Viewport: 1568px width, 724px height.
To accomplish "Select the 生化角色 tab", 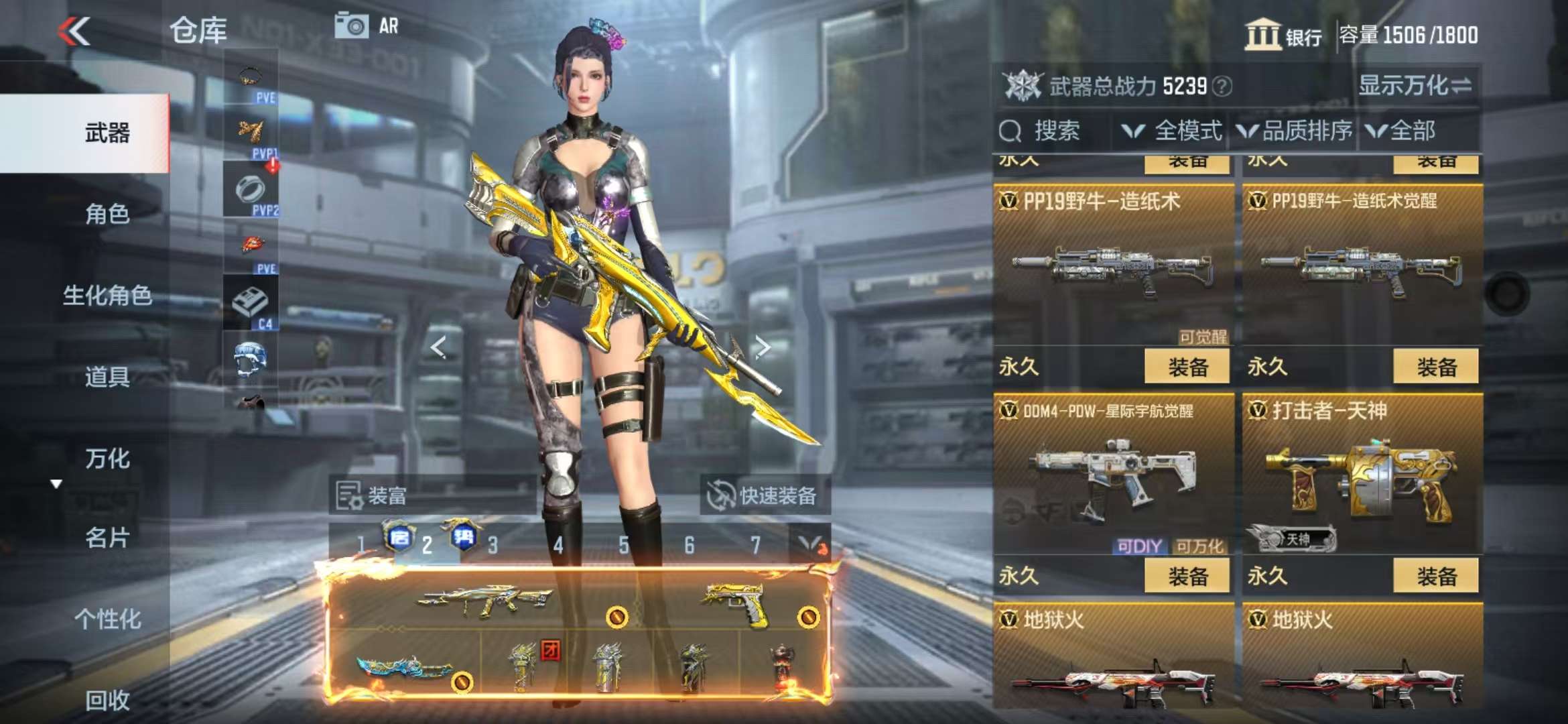I will pyautogui.click(x=107, y=295).
